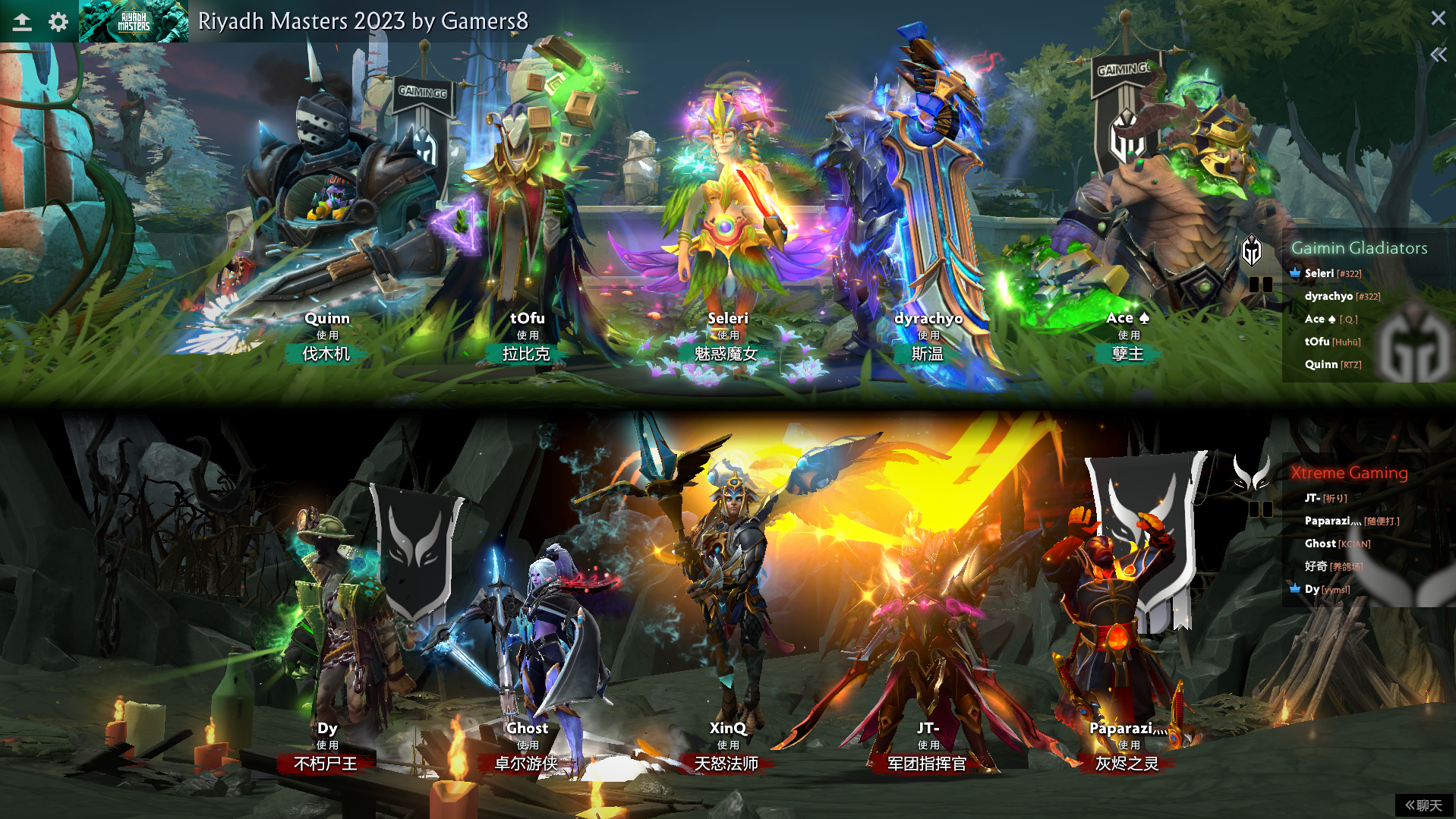Open the chat (聊天) panel
The height and width of the screenshot is (819, 1456).
tap(1423, 805)
